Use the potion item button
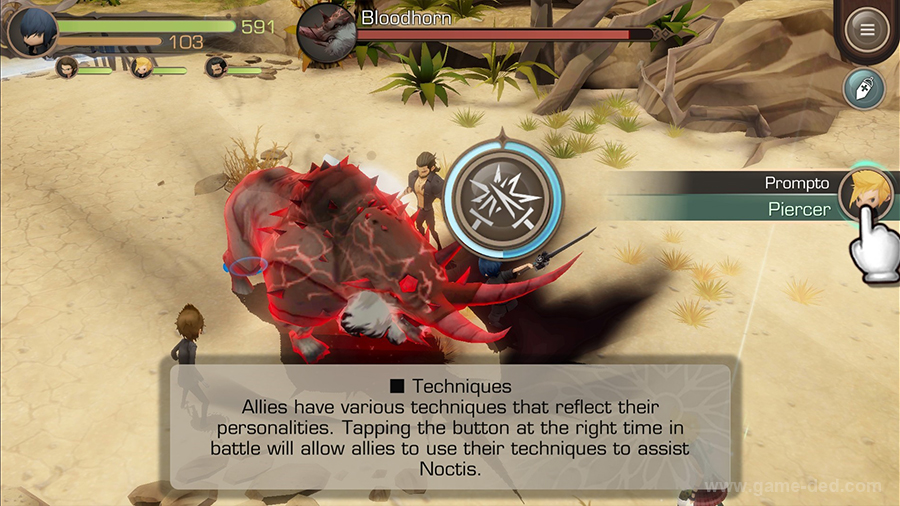 click(x=862, y=88)
